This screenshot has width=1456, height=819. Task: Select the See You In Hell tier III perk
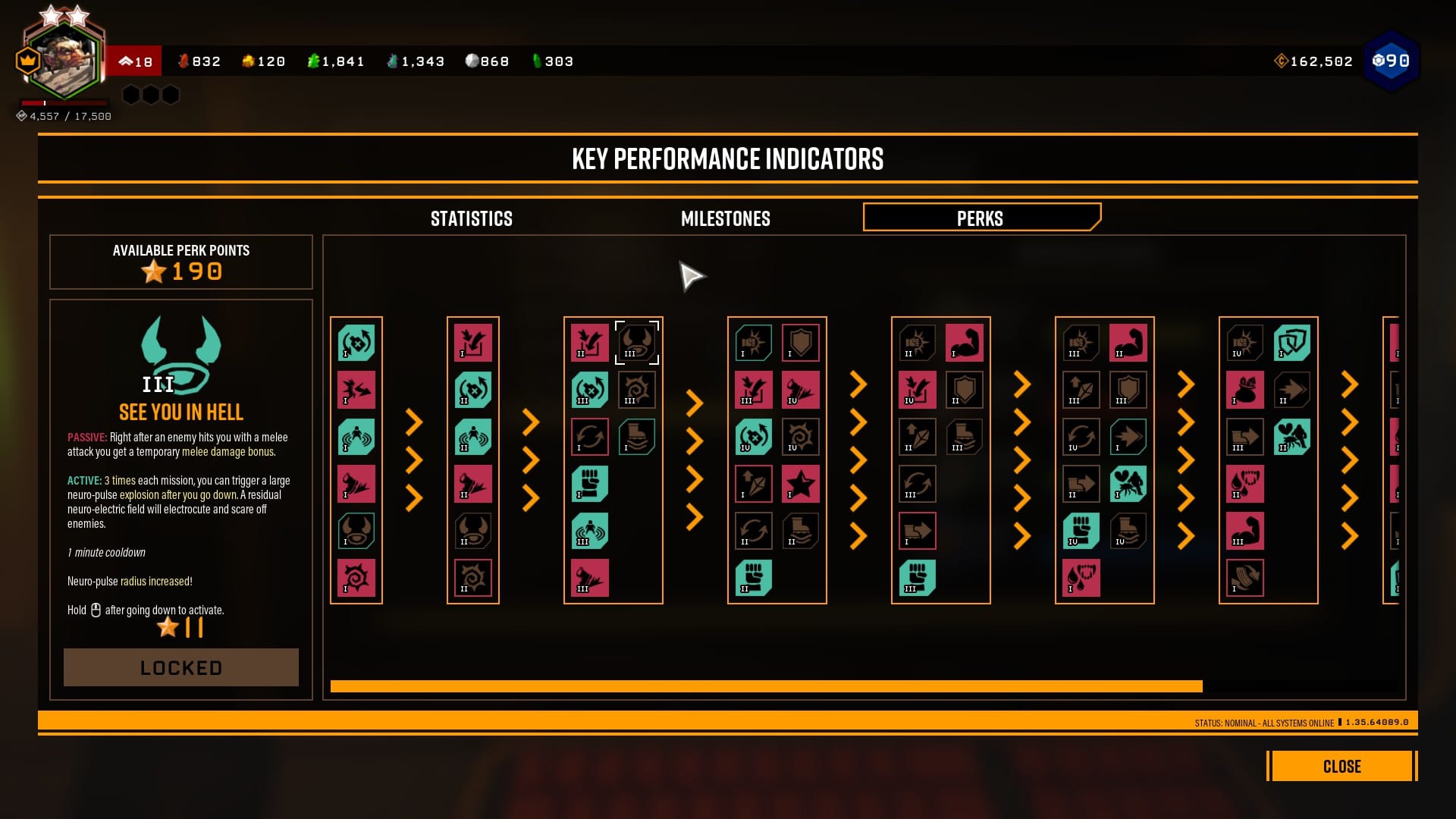click(x=637, y=343)
